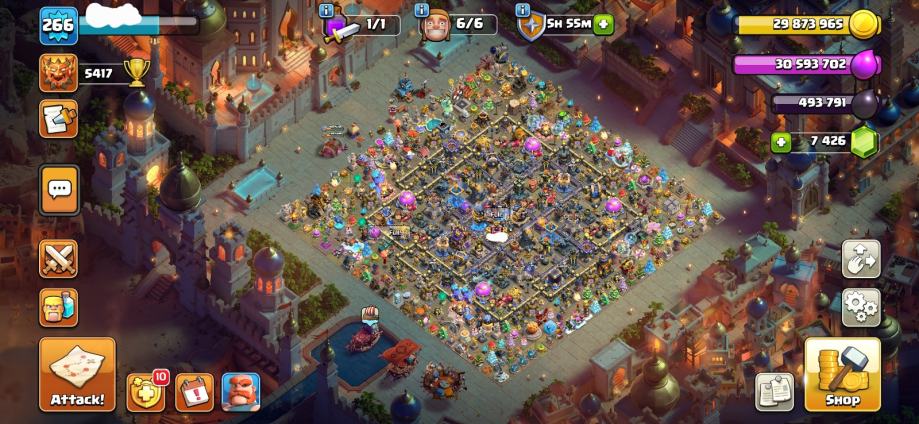Image resolution: width=919 pixels, height=424 pixels.
Task: Open the settings gears menu
Action: pos(861,306)
